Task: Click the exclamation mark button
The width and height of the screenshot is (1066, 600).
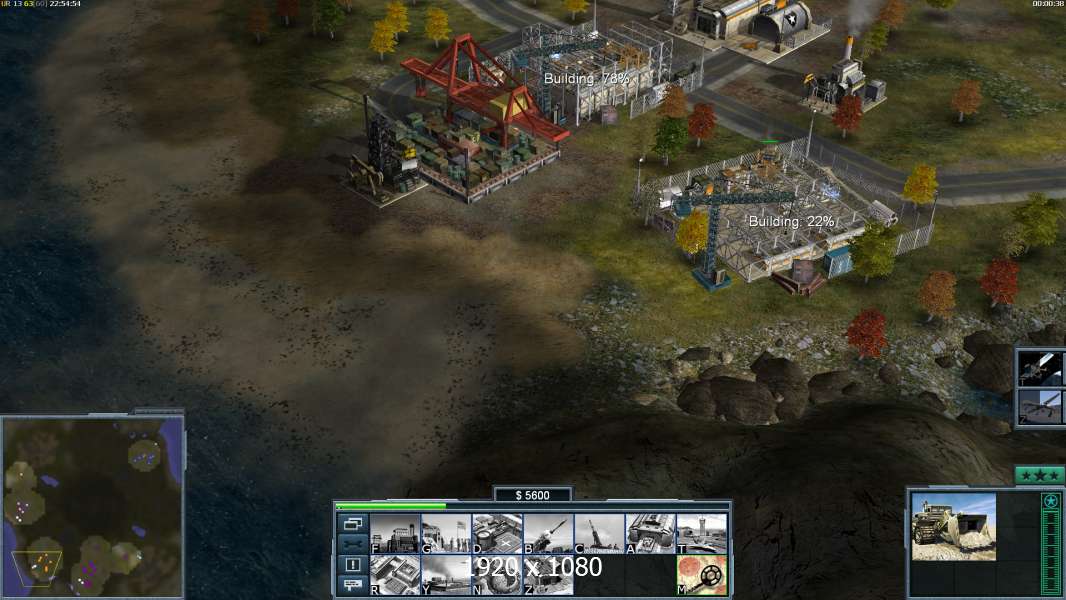Action: pyautogui.click(x=352, y=565)
